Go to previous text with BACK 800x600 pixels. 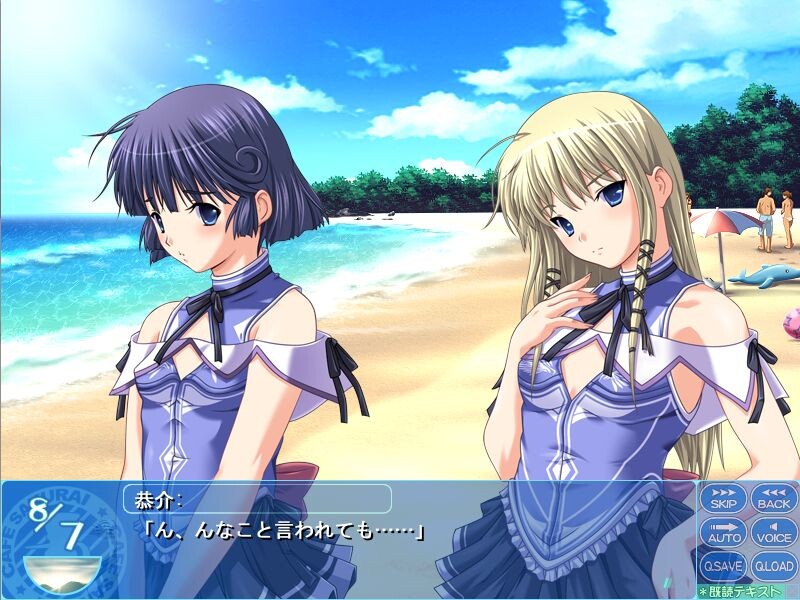click(773, 498)
